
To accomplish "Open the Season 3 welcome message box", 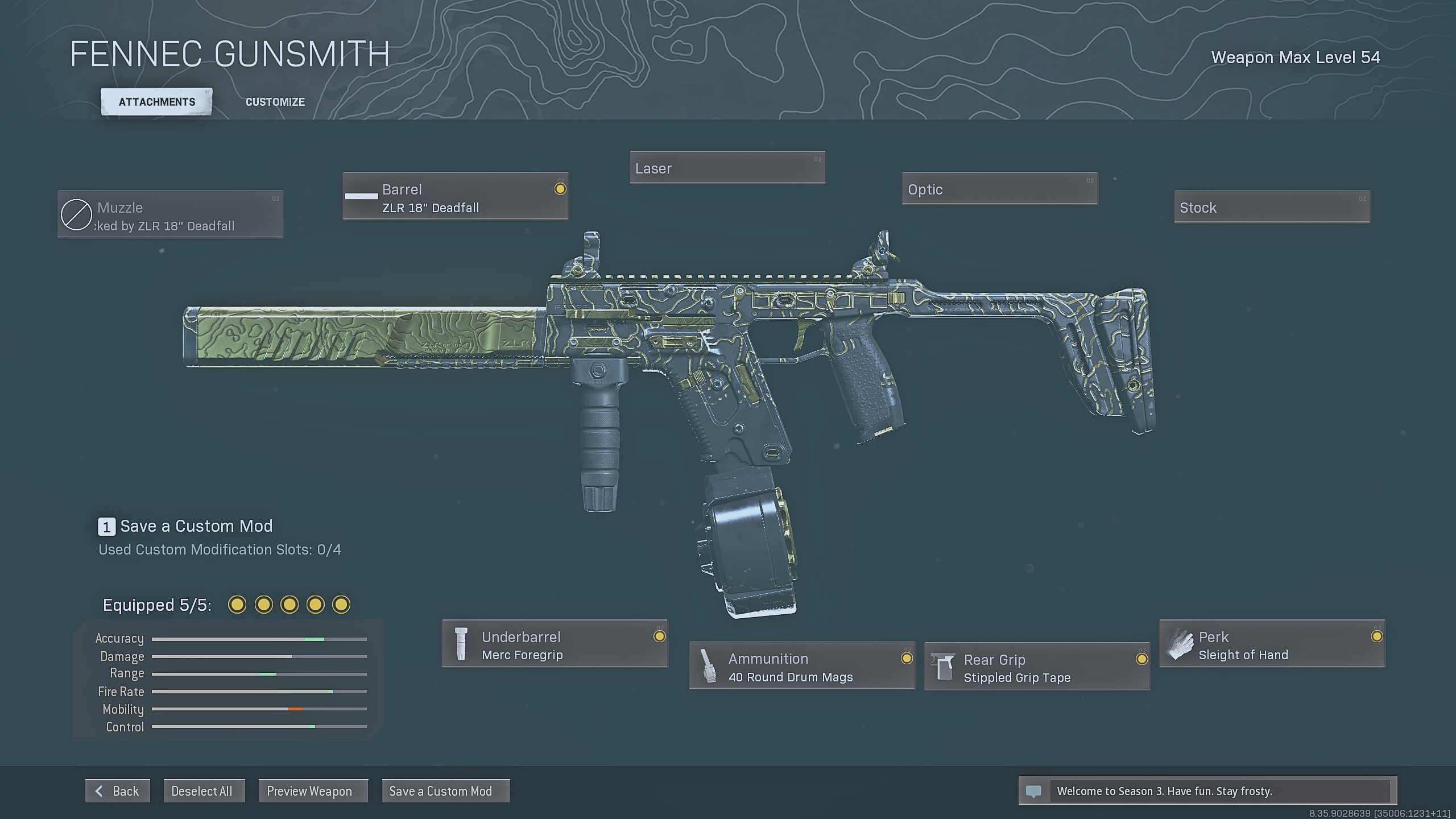I will tap(1207, 791).
